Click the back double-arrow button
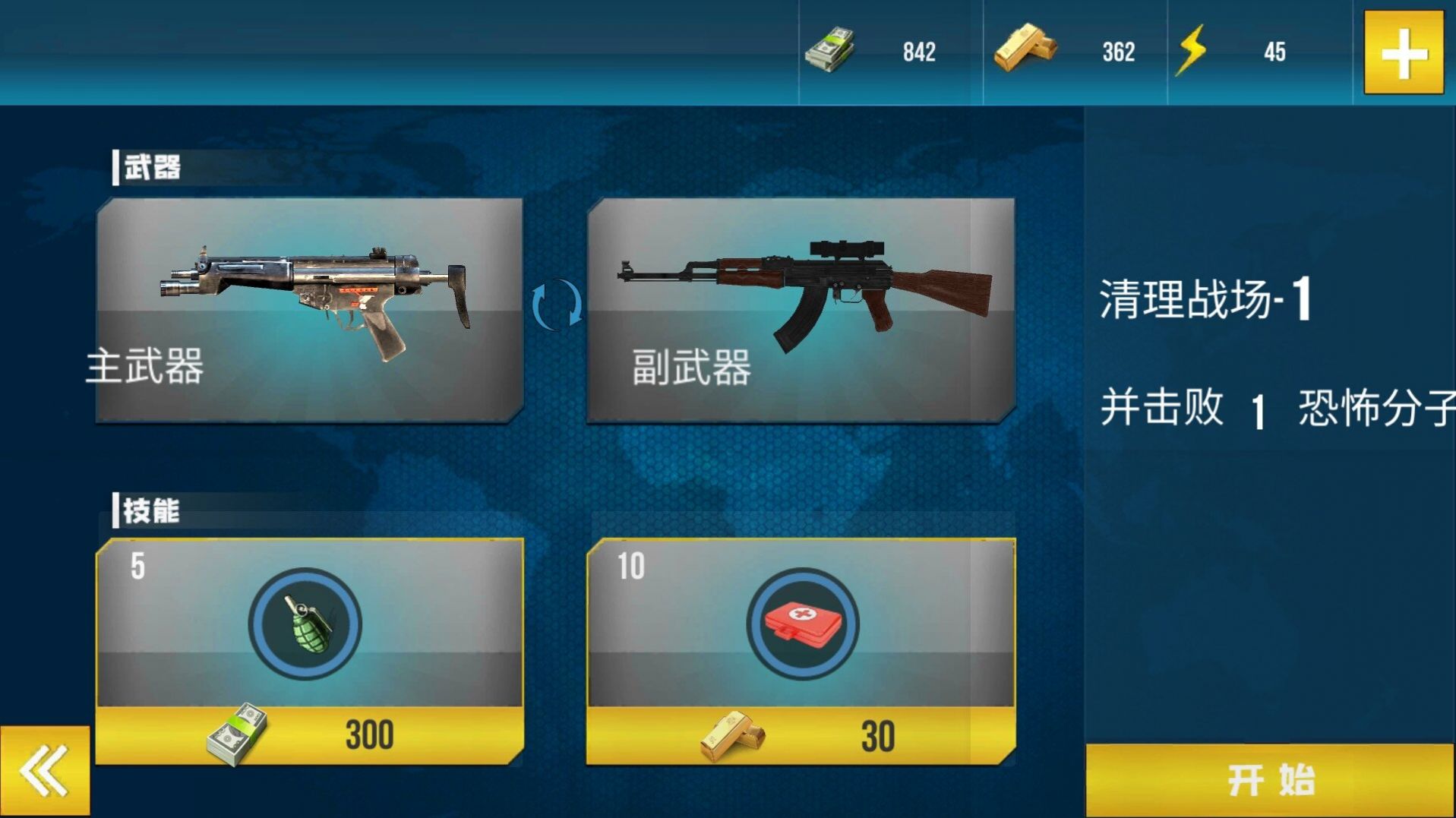 43,770
